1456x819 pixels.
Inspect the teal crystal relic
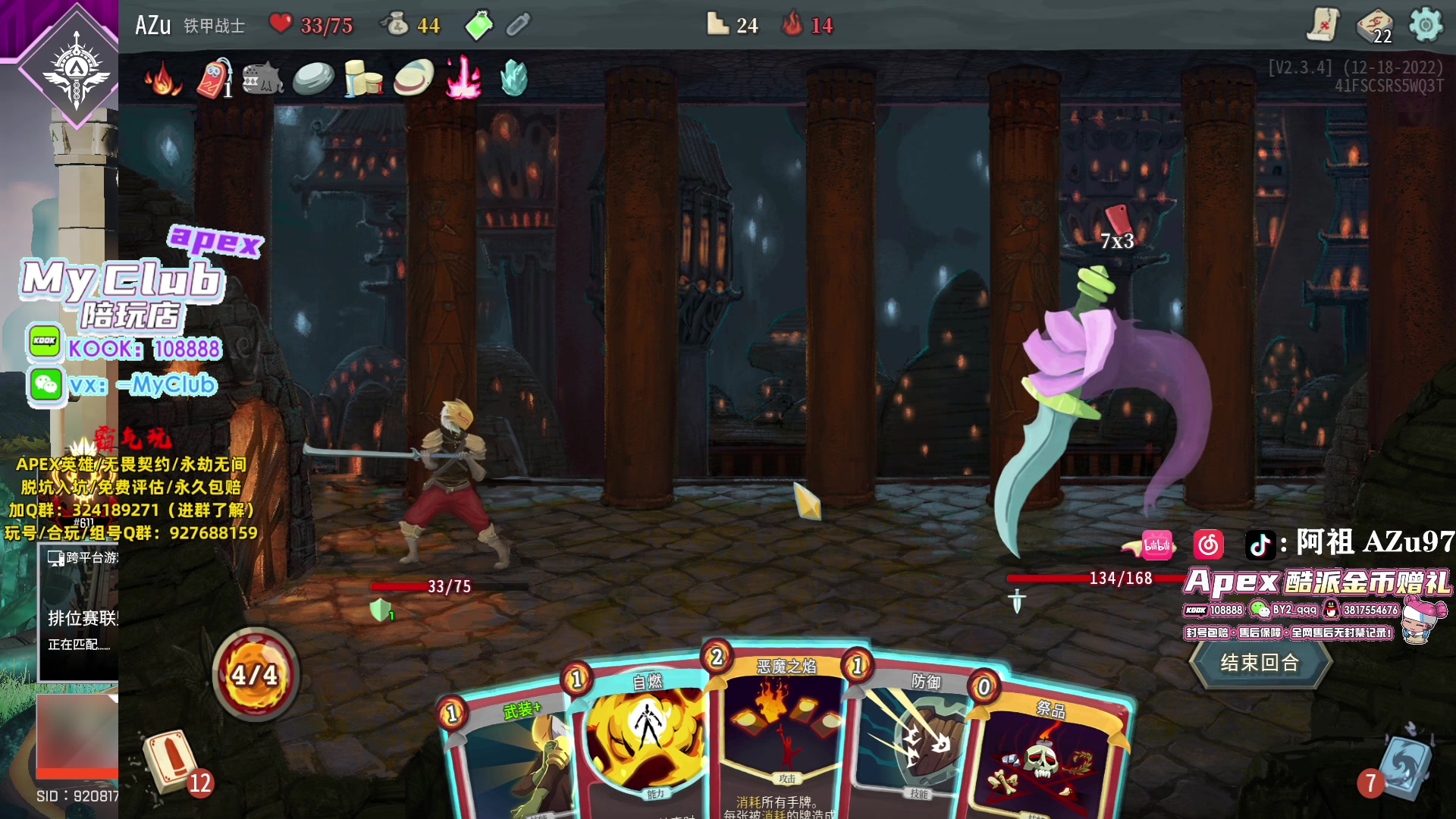(513, 78)
